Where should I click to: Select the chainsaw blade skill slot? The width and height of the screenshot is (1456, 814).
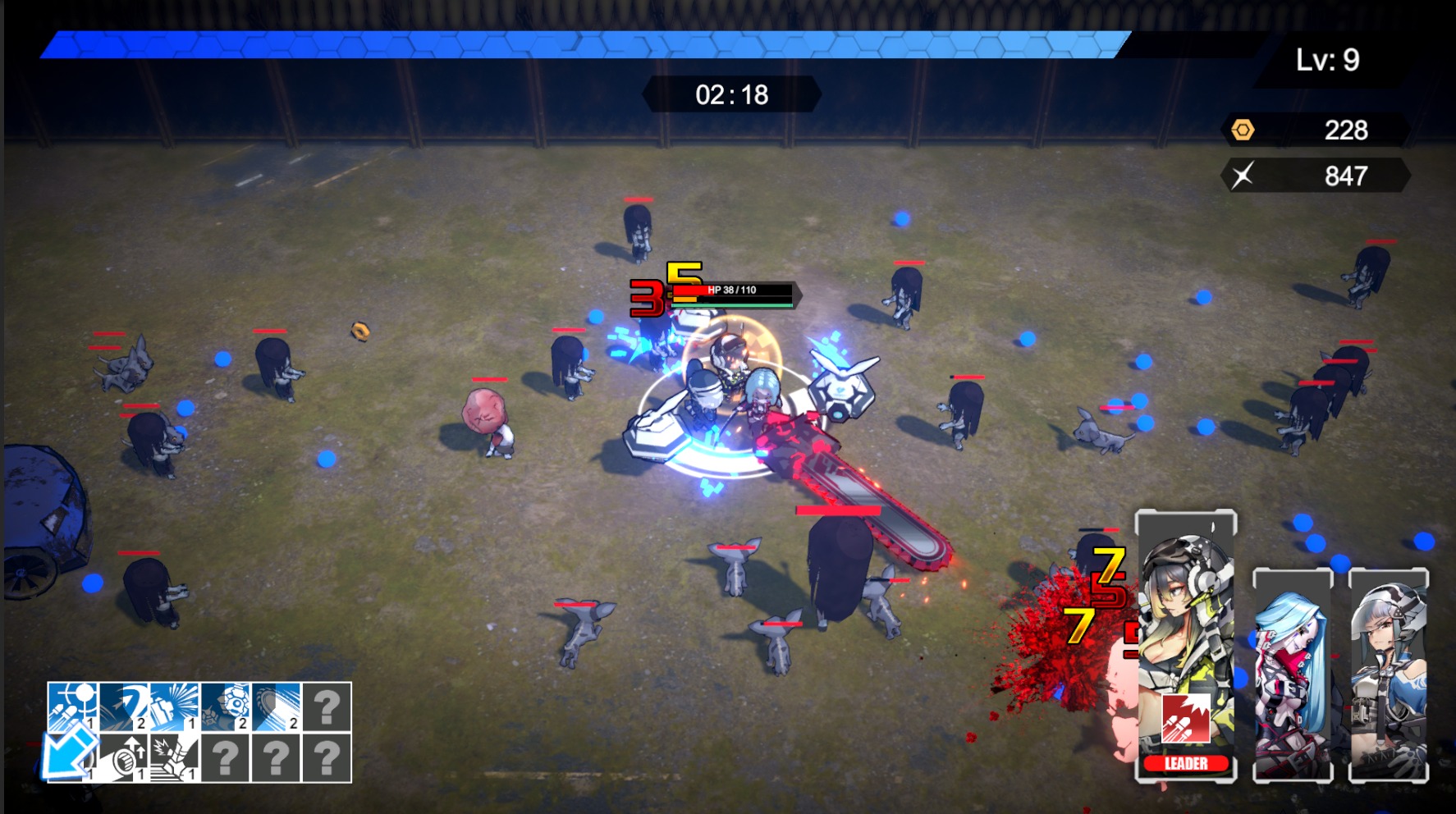(277, 707)
